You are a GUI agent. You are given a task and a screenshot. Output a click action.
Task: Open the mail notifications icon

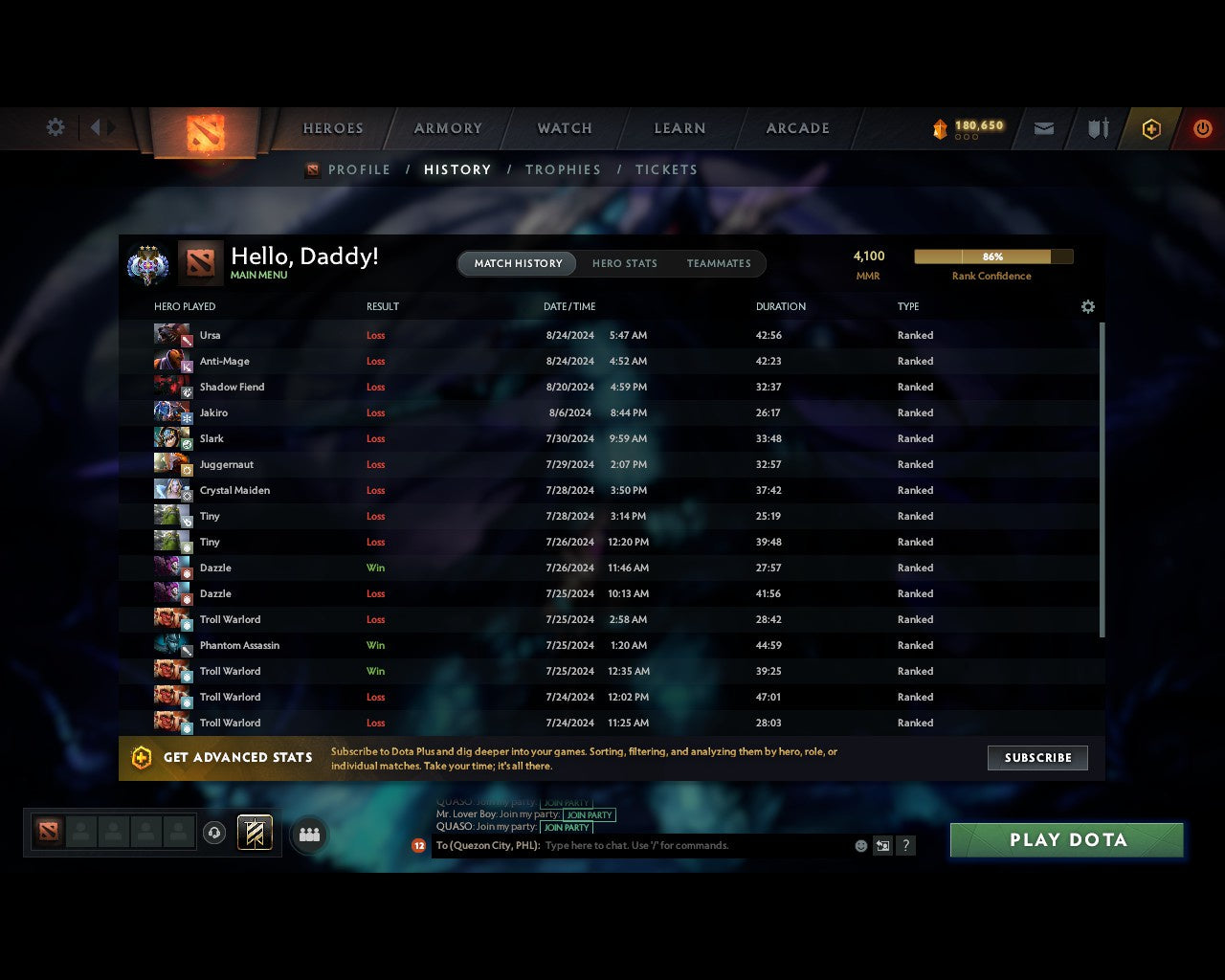(x=1043, y=128)
